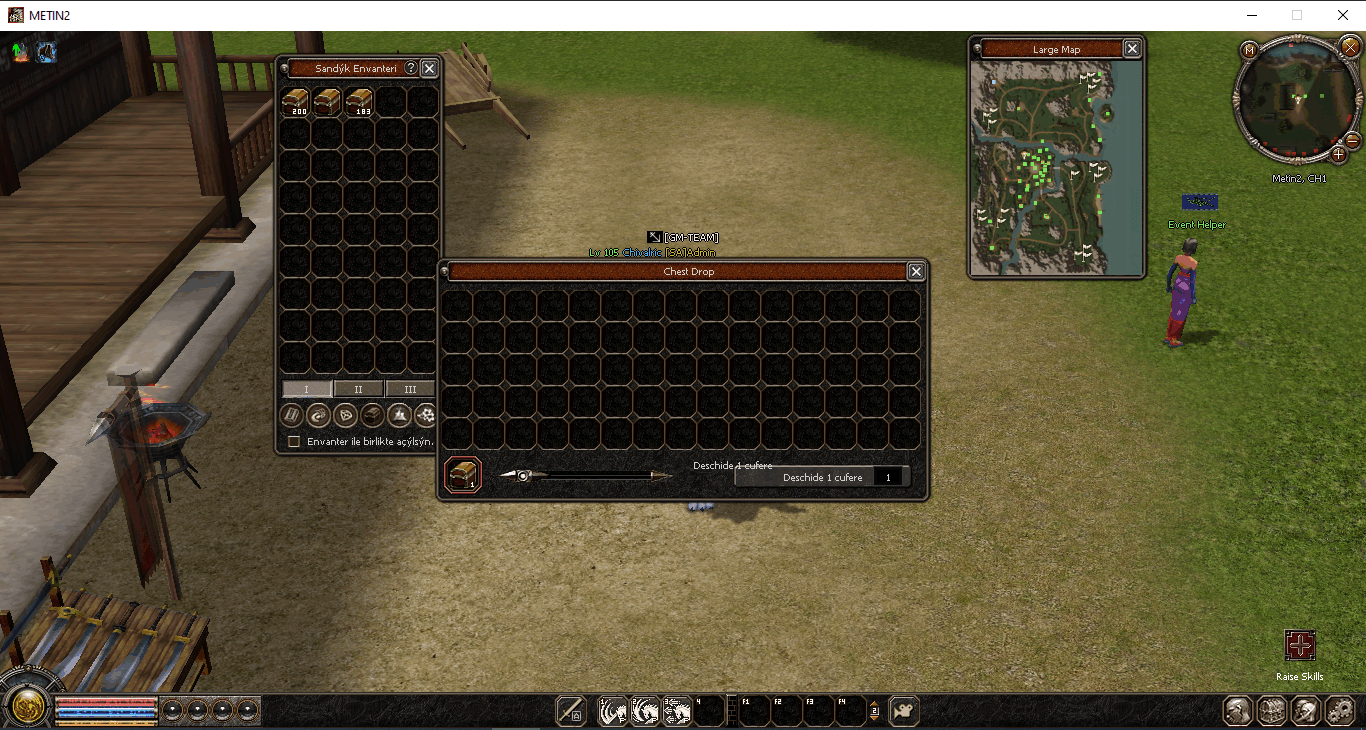1366x730 pixels.
Task: Open the settings gear menu button
Action: coord(1339,711)
